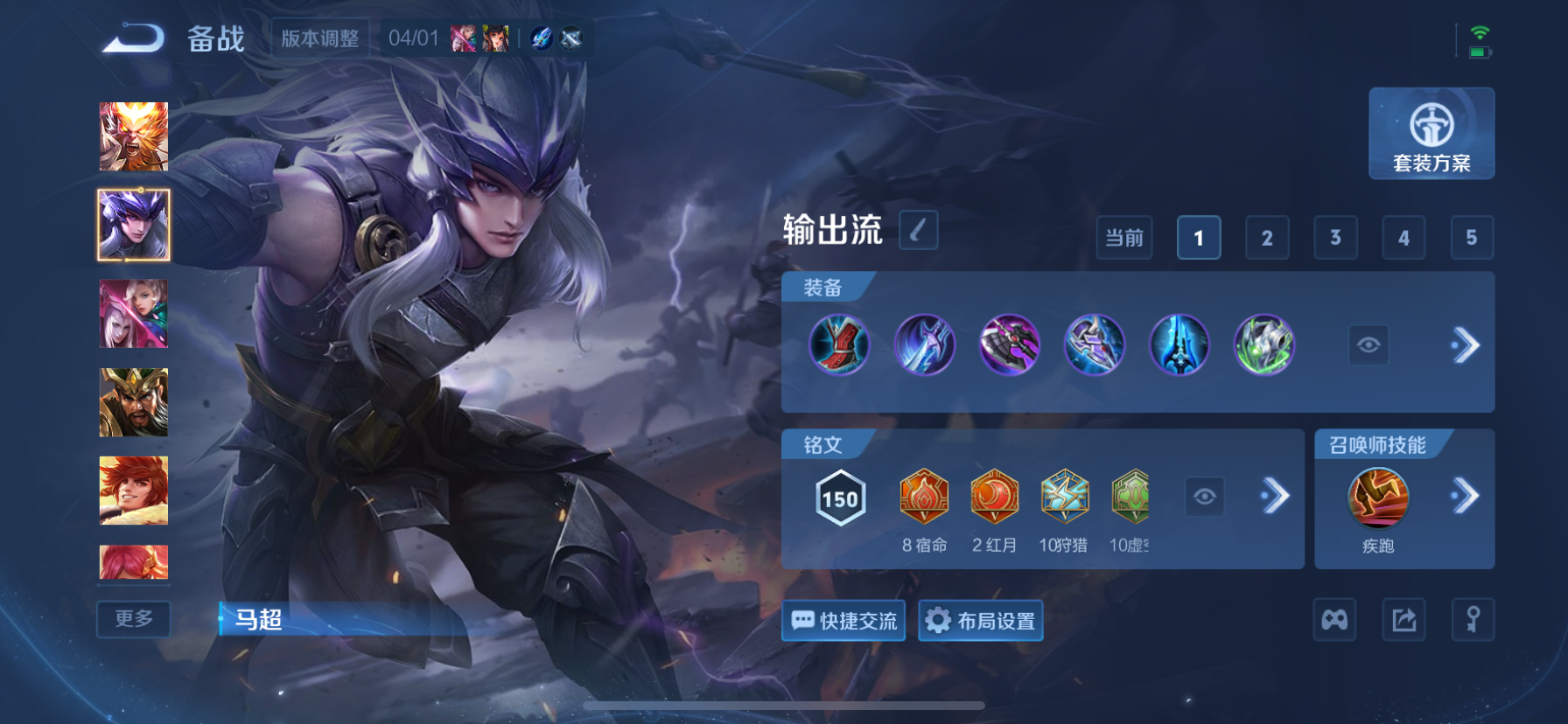The height and width of the screenshot is (724, 1568).
Task: Click the 更多 button below hero list
Action: pyautogui.click(x=133, y=619)
